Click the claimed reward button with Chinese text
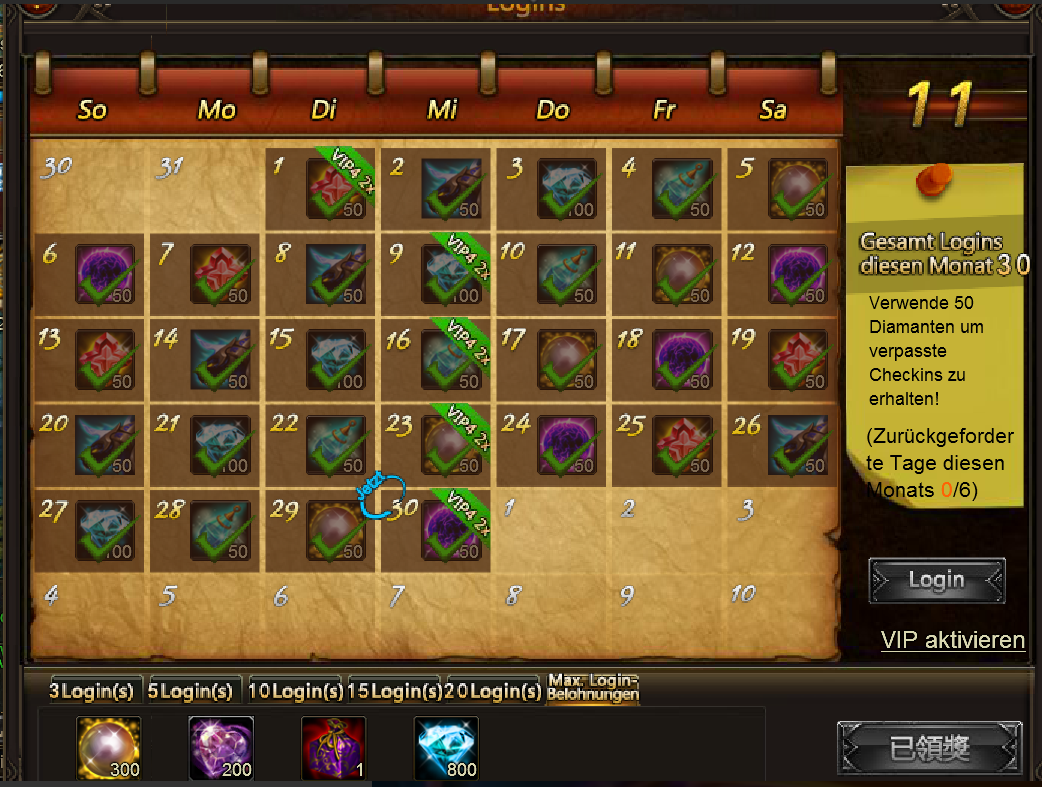The height and width of the screenshot is (787, 1042). (x=929, y=748)
